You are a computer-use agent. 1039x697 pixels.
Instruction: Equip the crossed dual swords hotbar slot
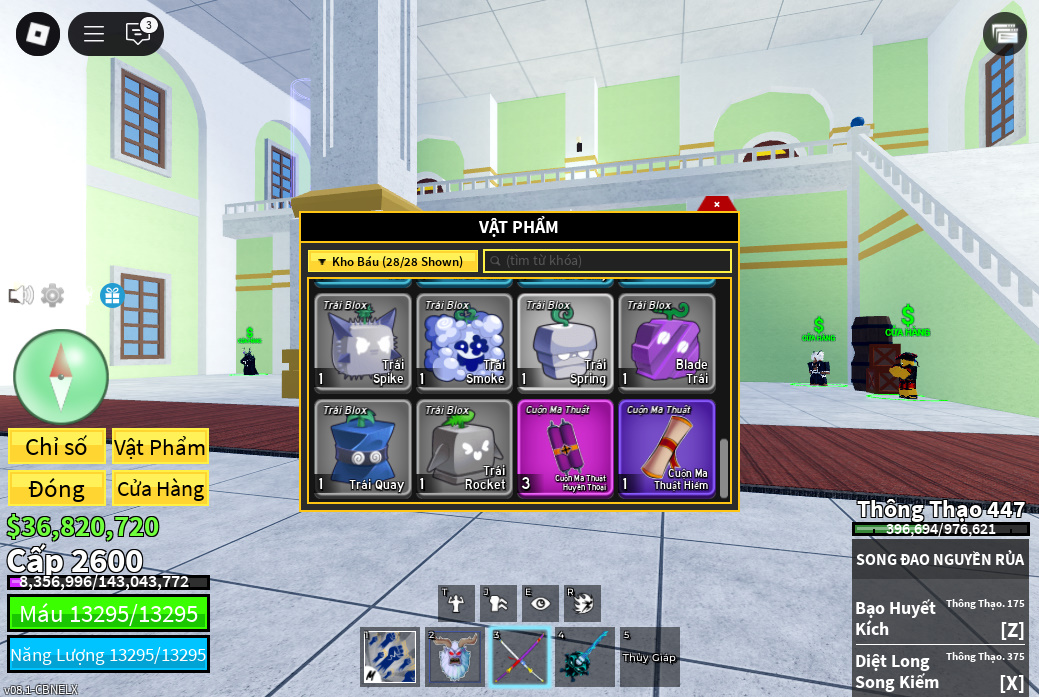tap(519, 657)
